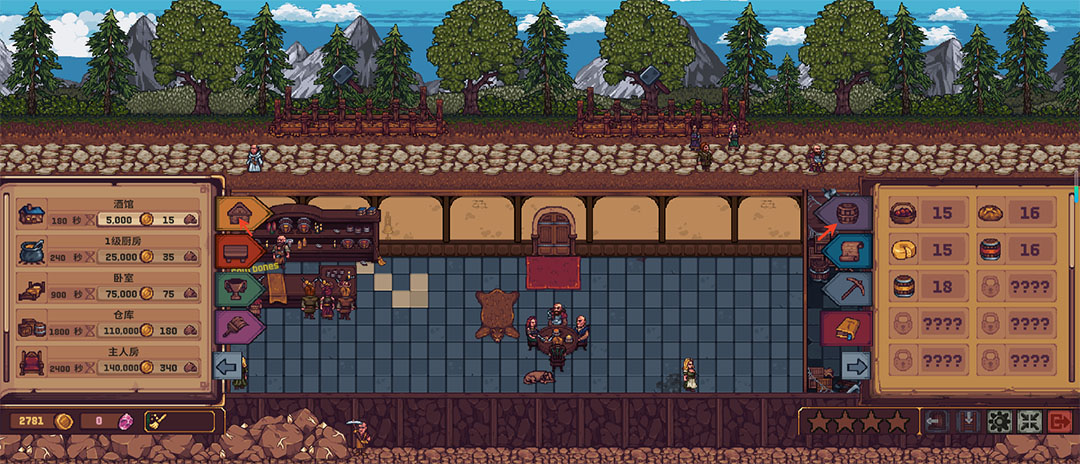
Task: Select the 仓库 warehouse build row
Action: pos(110,323)
